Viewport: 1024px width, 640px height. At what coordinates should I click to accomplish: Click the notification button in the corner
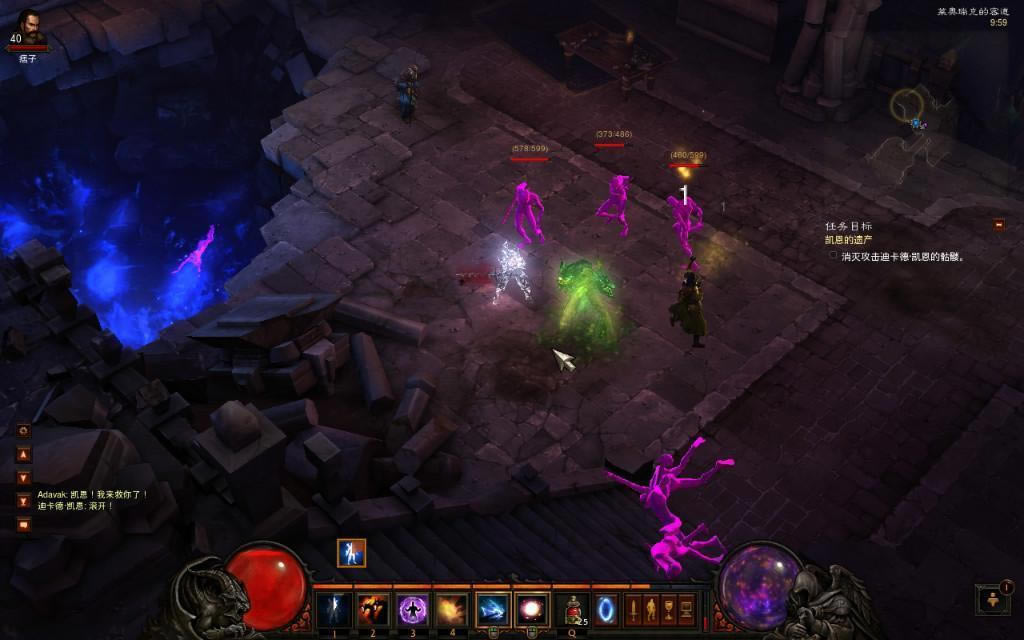coord(993,599)
